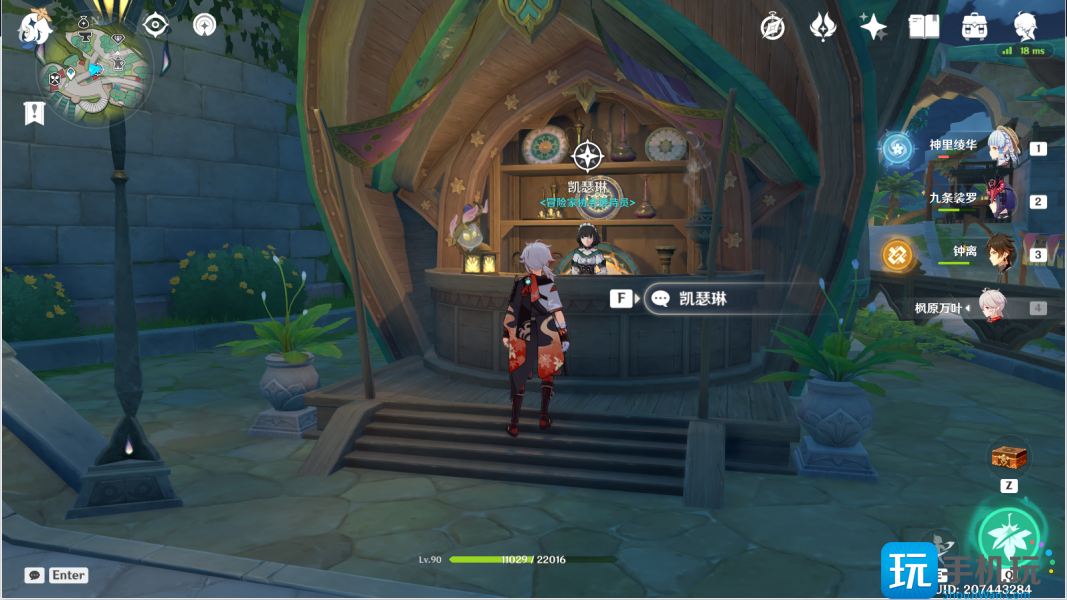Use the treasure chest gadget
The height and width of the screenshot is (600, 1067).
pos(1009,458)
